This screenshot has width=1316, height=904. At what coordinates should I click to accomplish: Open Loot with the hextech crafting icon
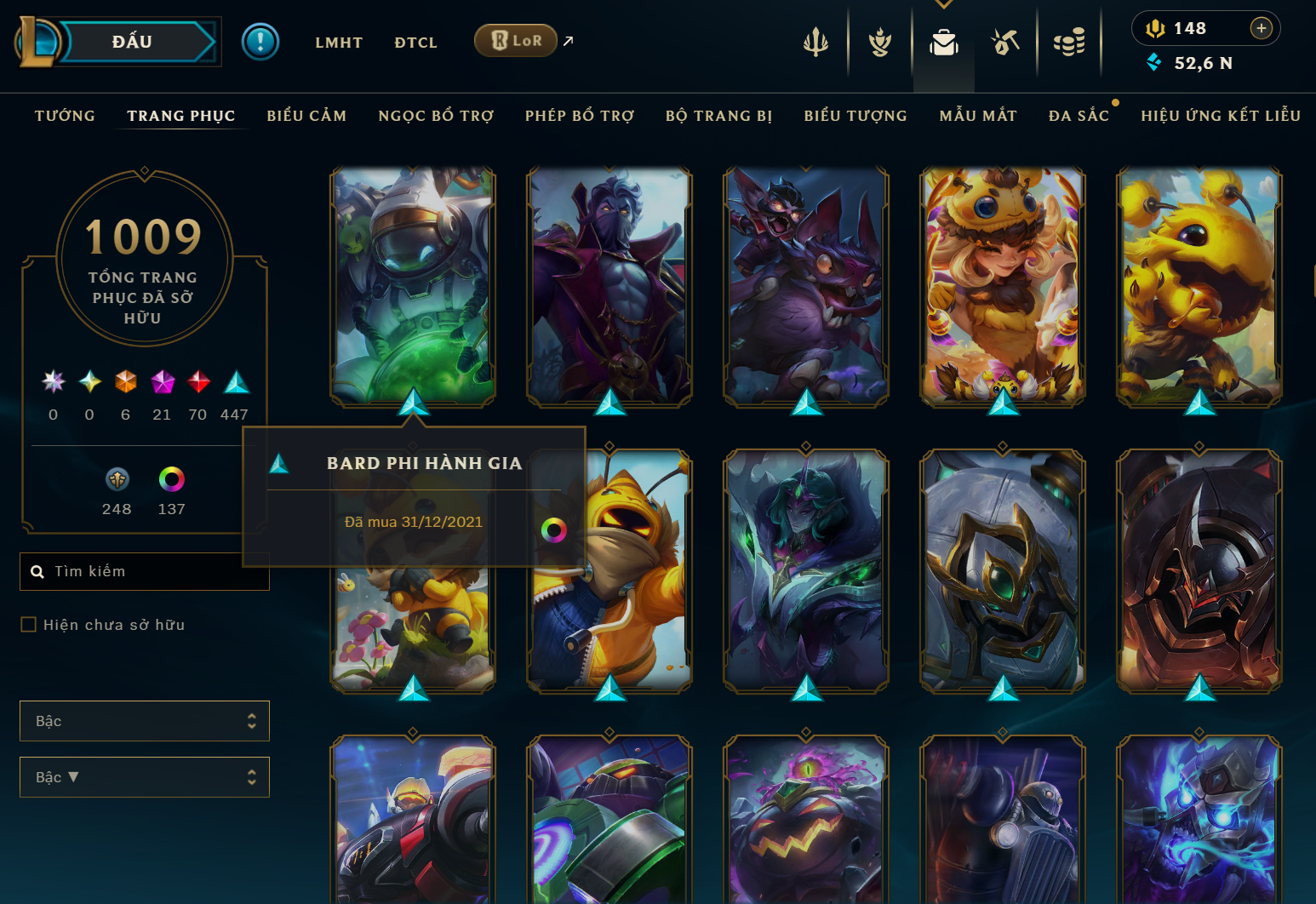tap(1005, 41)
